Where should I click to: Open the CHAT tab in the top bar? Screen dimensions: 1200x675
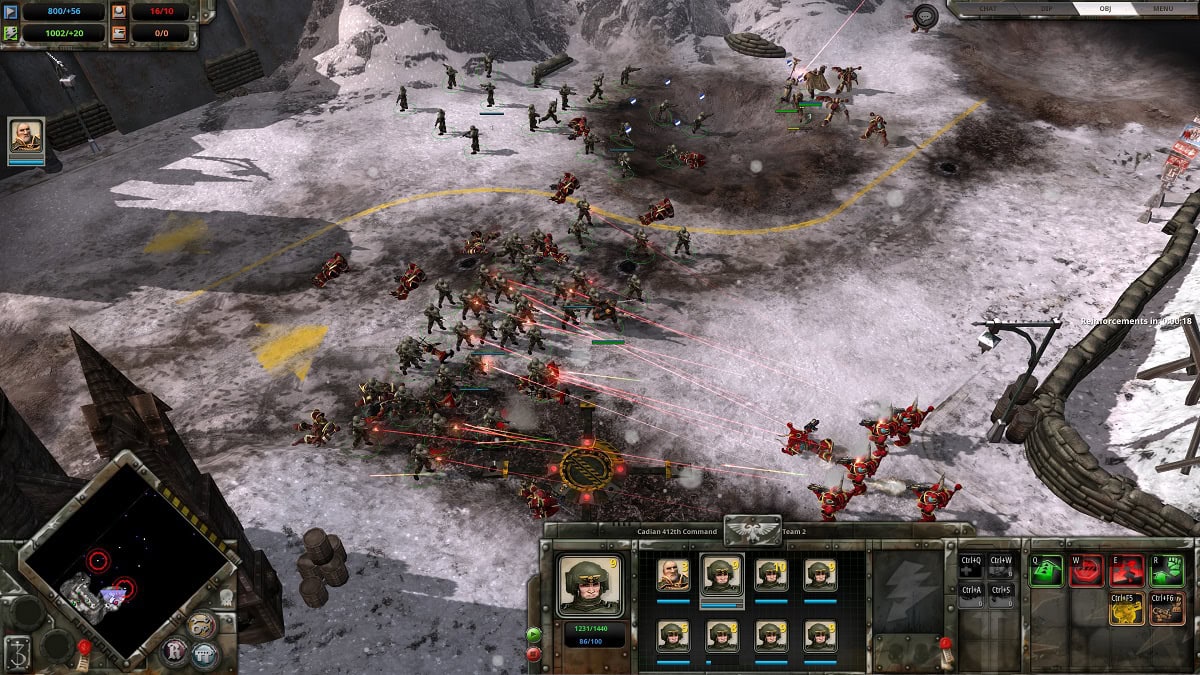(989, 9)
